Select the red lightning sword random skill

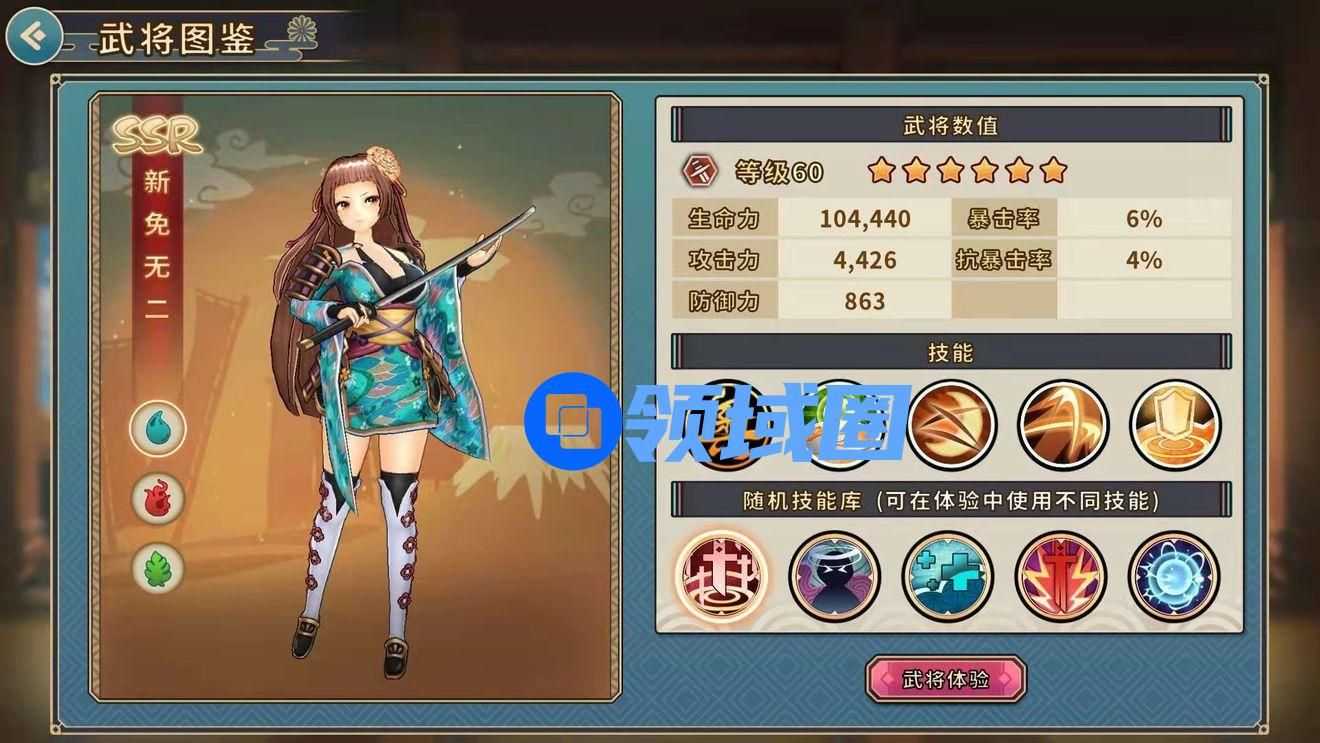point(1060,576)
